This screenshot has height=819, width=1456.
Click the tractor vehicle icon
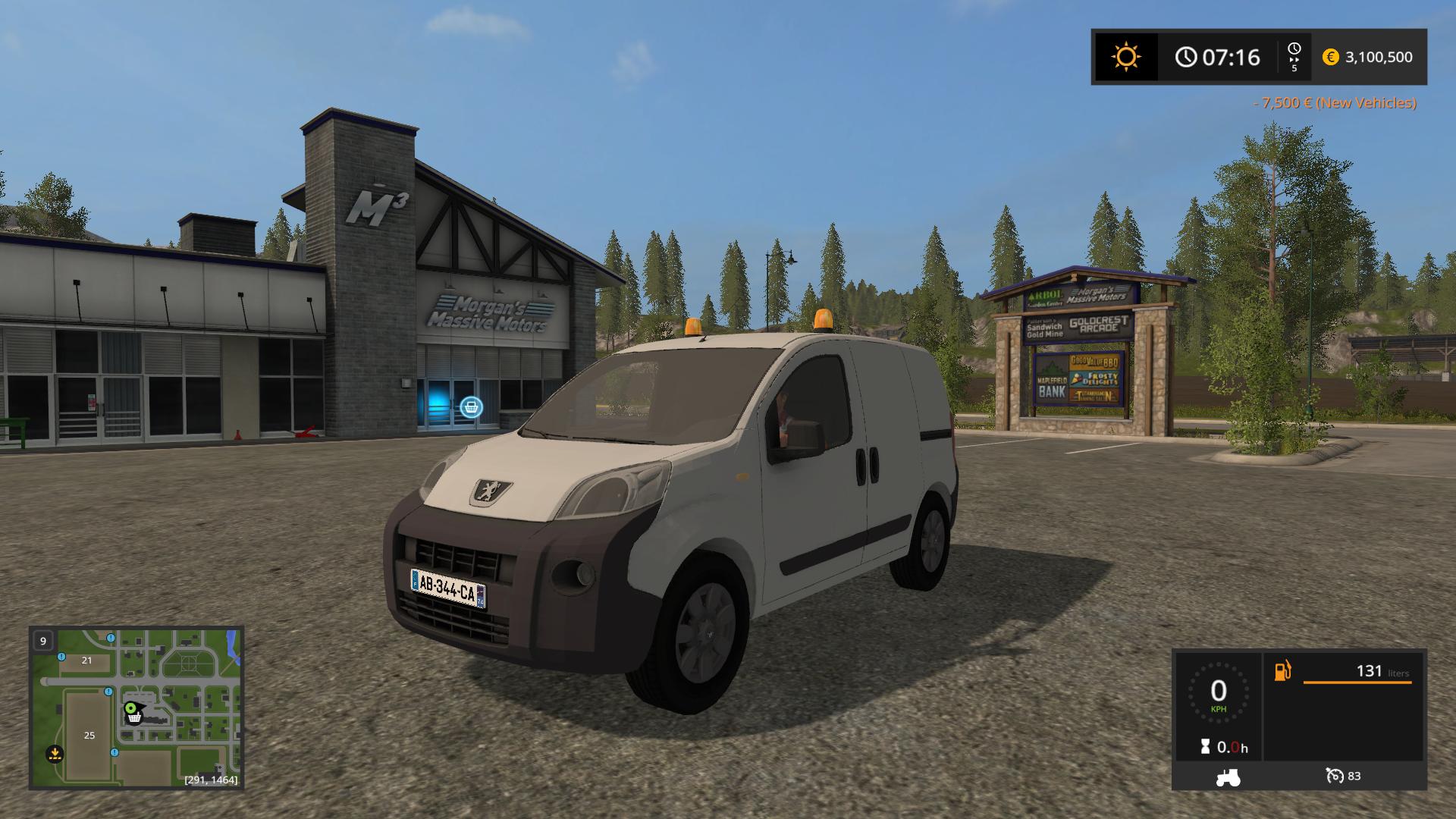(1228, 777)
